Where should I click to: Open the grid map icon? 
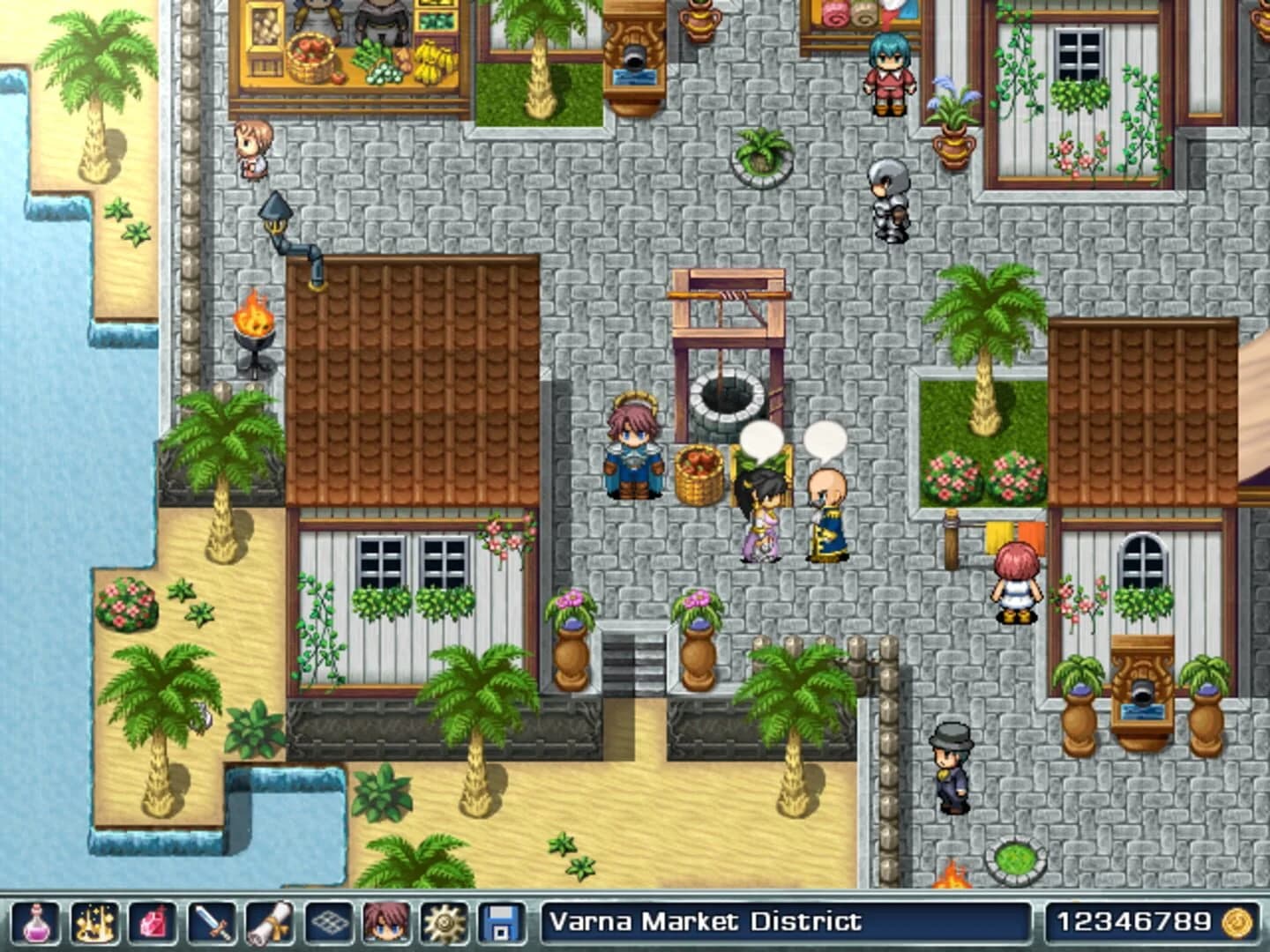click(x=329, y=921)
